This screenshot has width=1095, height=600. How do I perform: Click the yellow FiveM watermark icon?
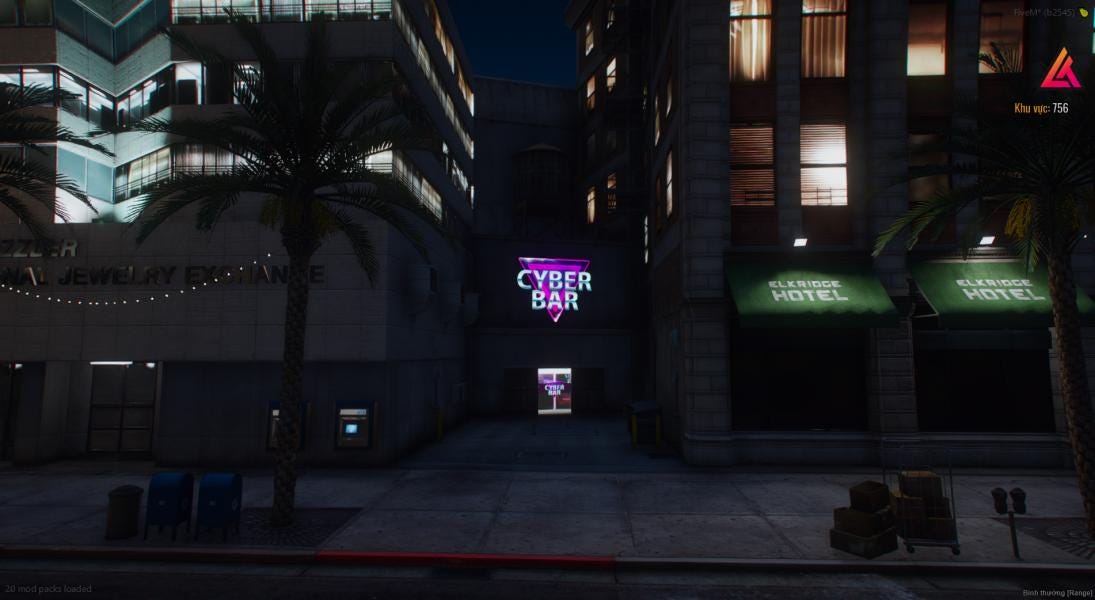pyautogui.click(x=1084, y=12)
